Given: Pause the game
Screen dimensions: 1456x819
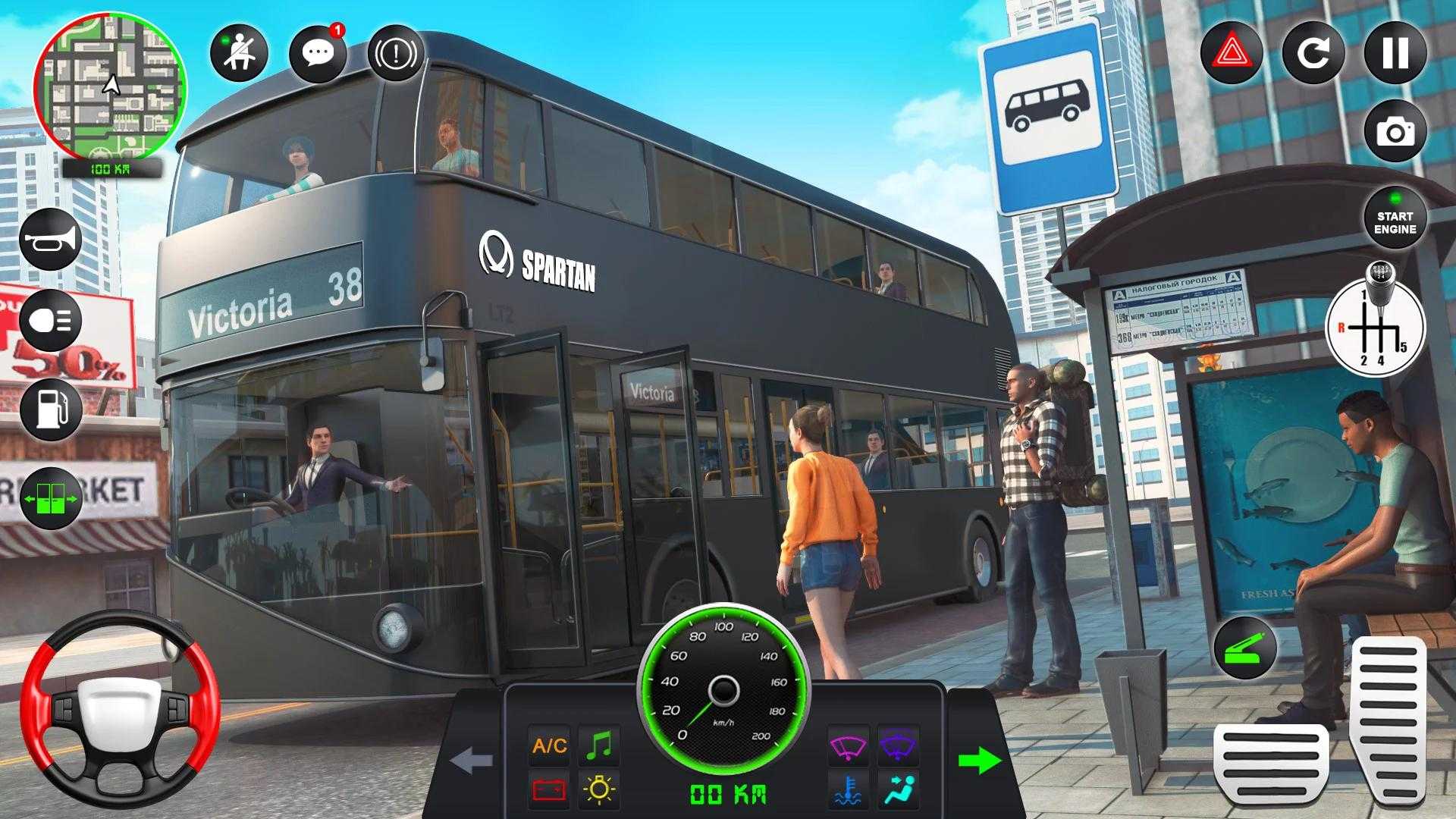Looking at the screenshot, I should 1395,53.
